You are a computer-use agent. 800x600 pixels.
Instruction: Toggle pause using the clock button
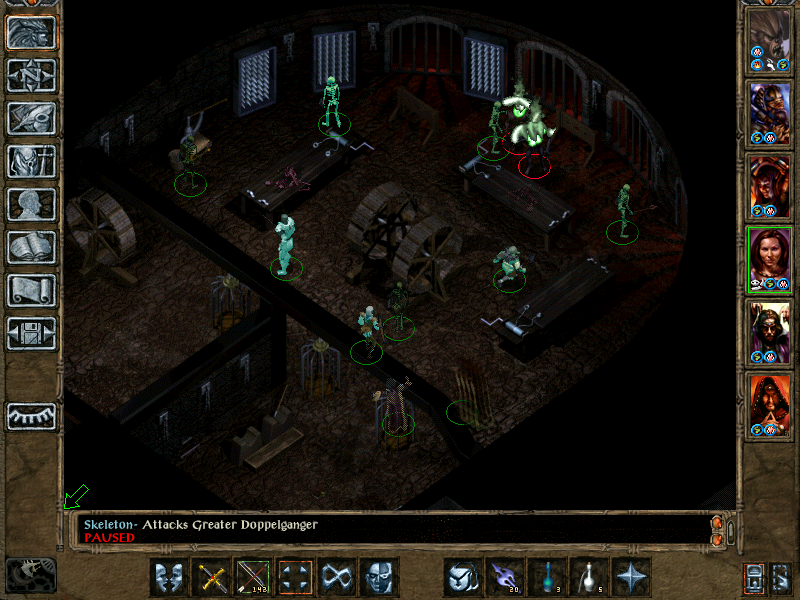click(31, 575)
